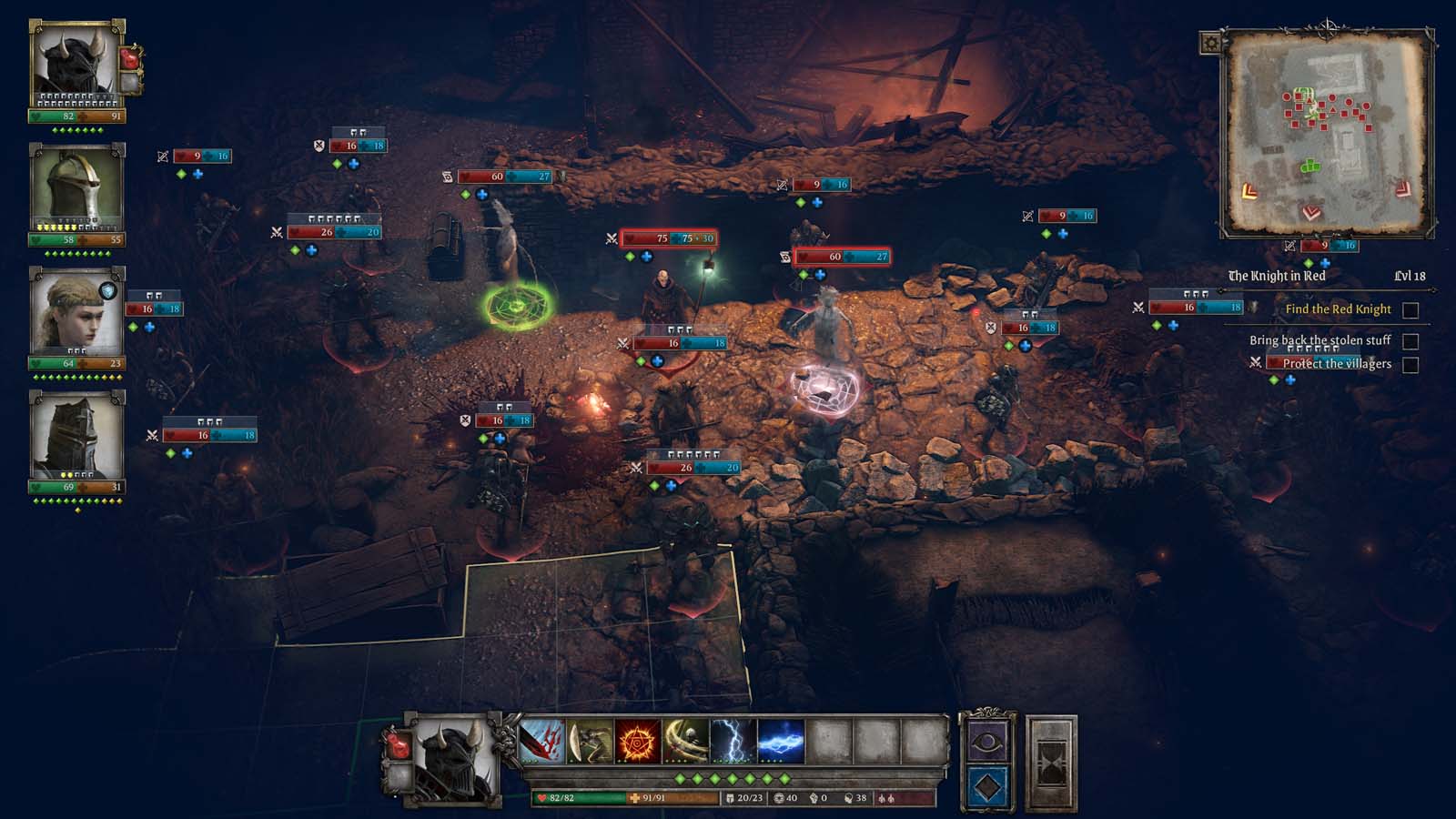Screen dimensions: 1456x819
Task: Open minimap settings with the gear icon
Action: [x=1211, y=43]
